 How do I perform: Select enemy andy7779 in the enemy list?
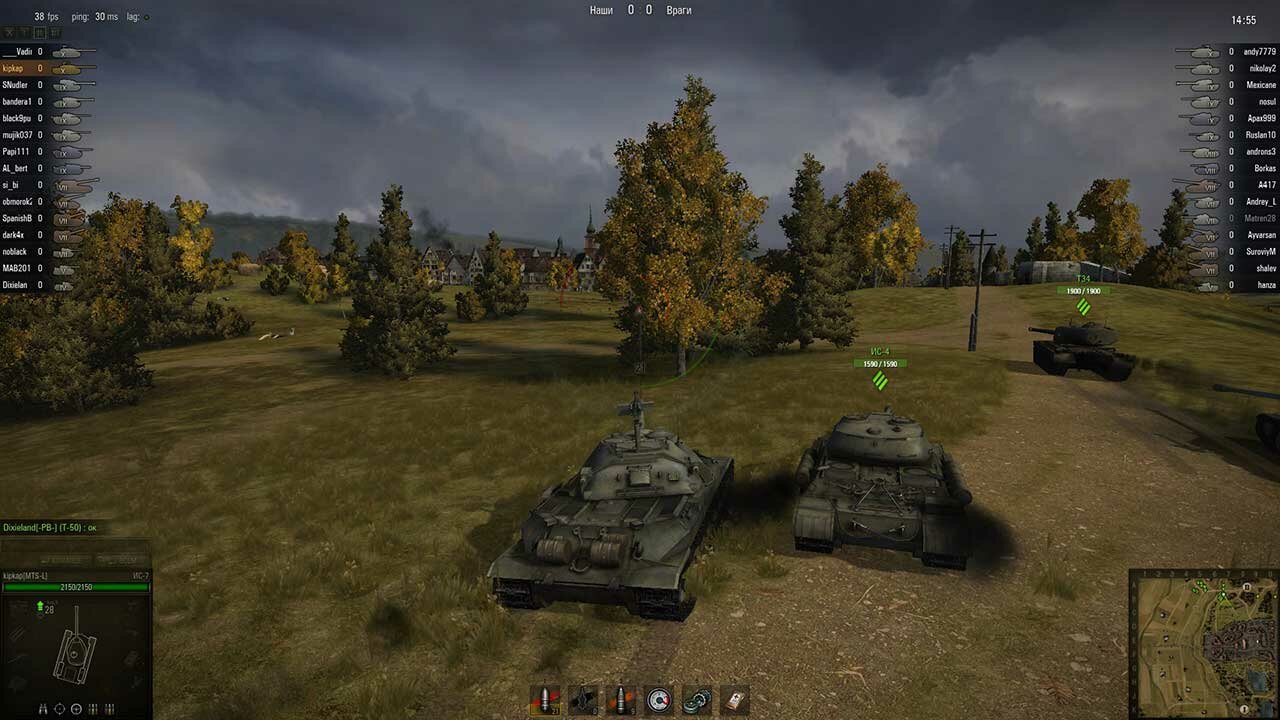coord(1259,51)
